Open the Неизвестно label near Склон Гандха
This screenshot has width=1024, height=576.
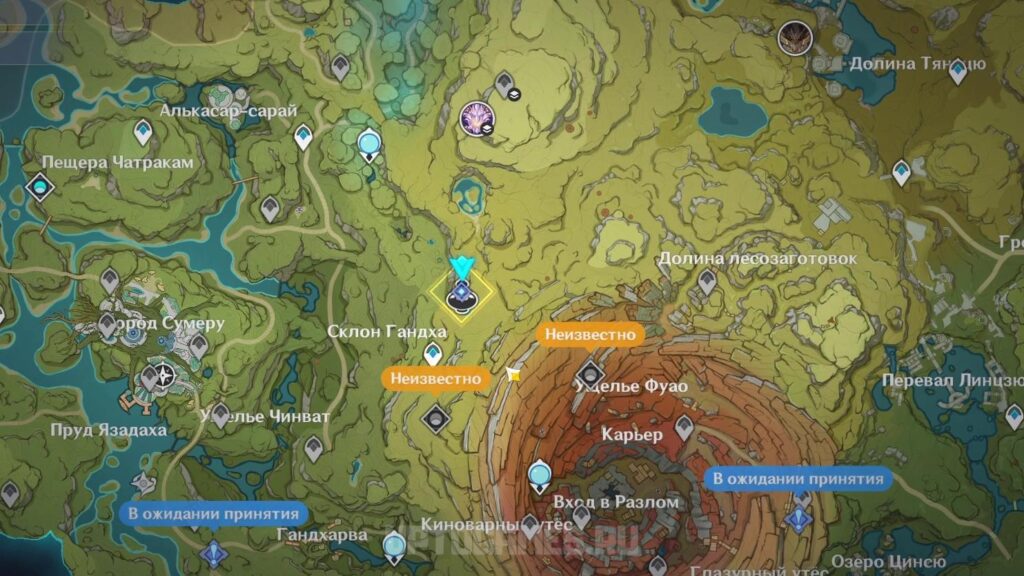point(436,378)
